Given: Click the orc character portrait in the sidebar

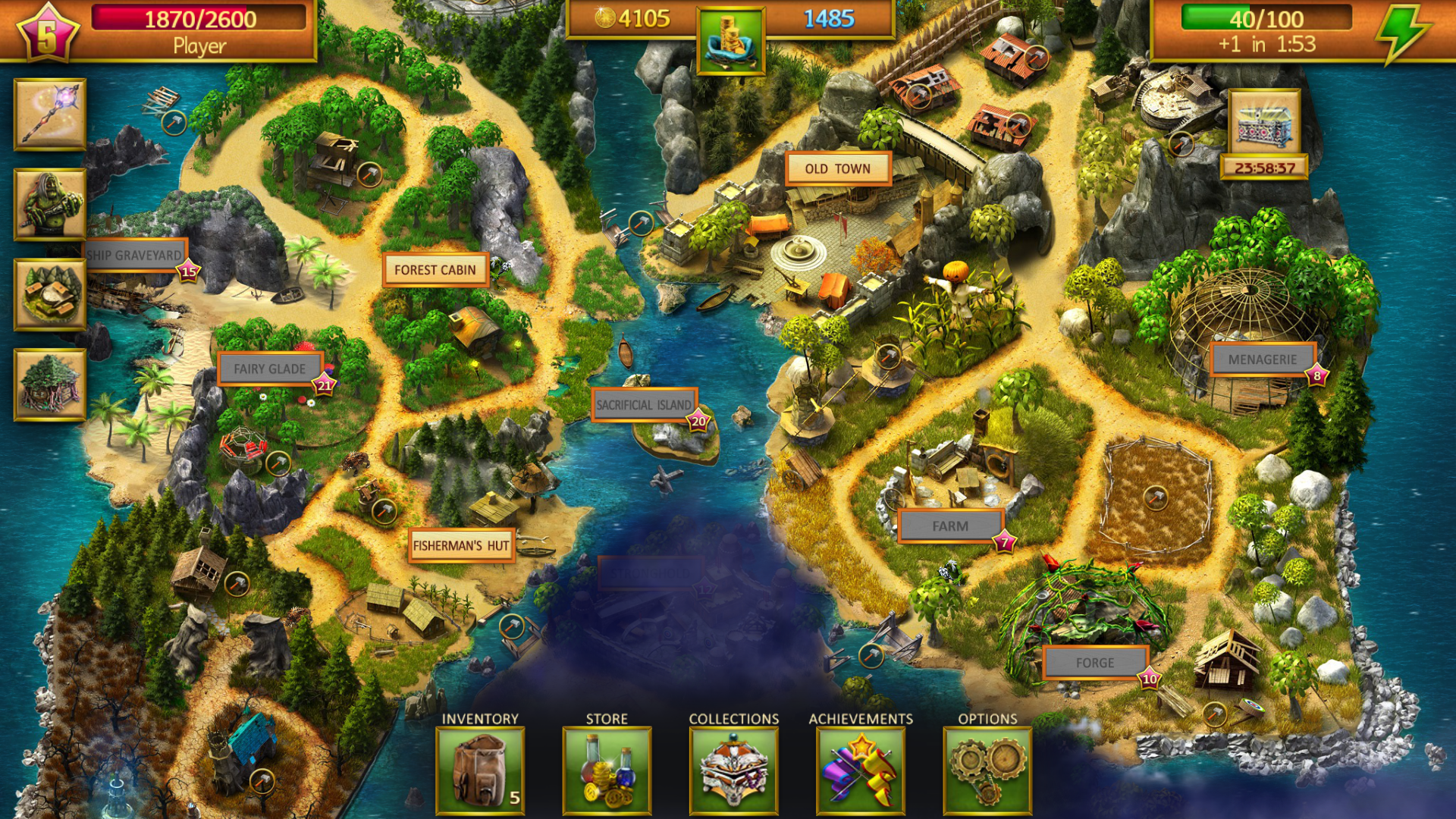Looking at the screenshot, I should [x=48, y=203].
